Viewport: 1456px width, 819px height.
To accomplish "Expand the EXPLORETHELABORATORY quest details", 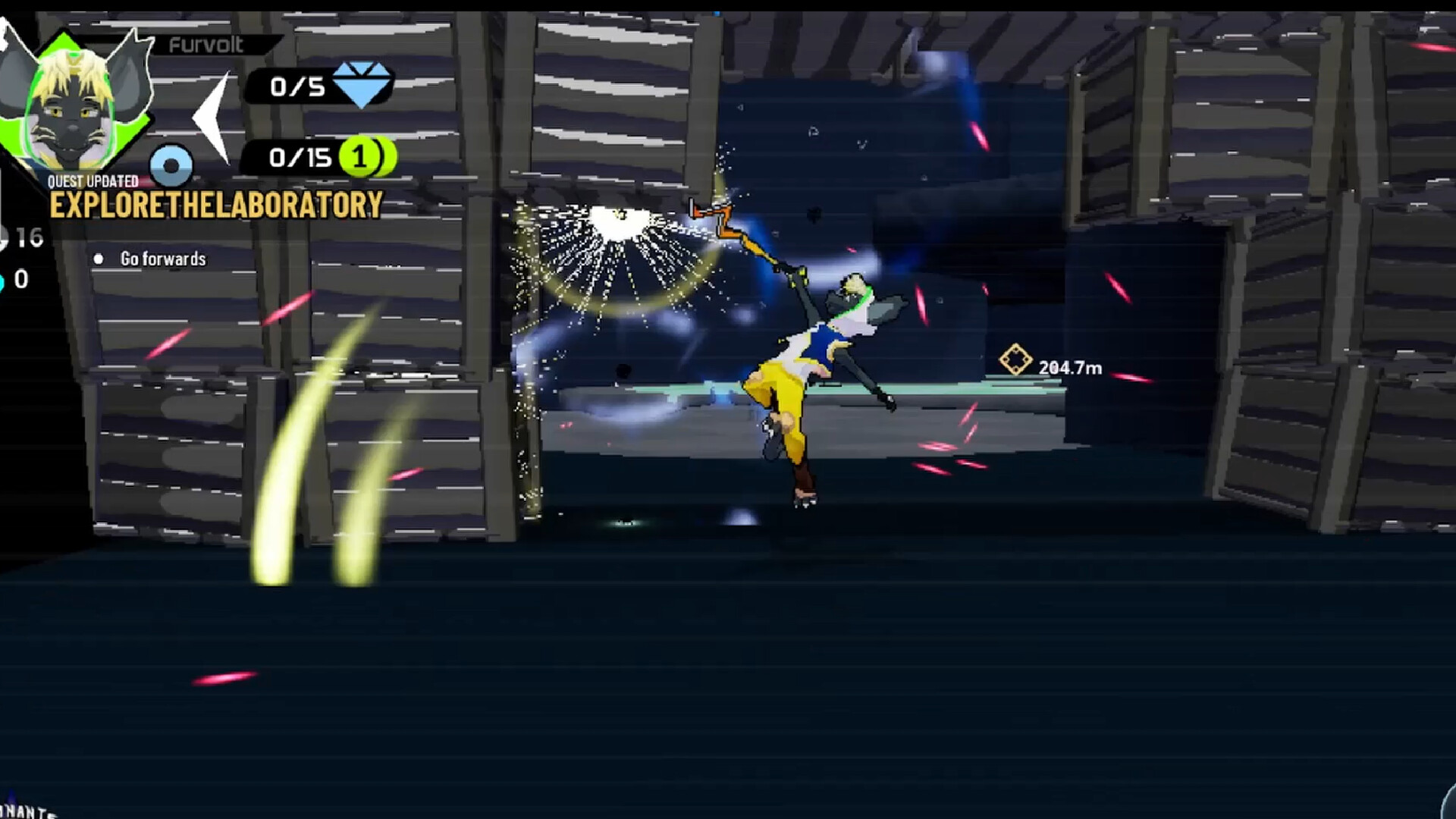I will (216, 203).
